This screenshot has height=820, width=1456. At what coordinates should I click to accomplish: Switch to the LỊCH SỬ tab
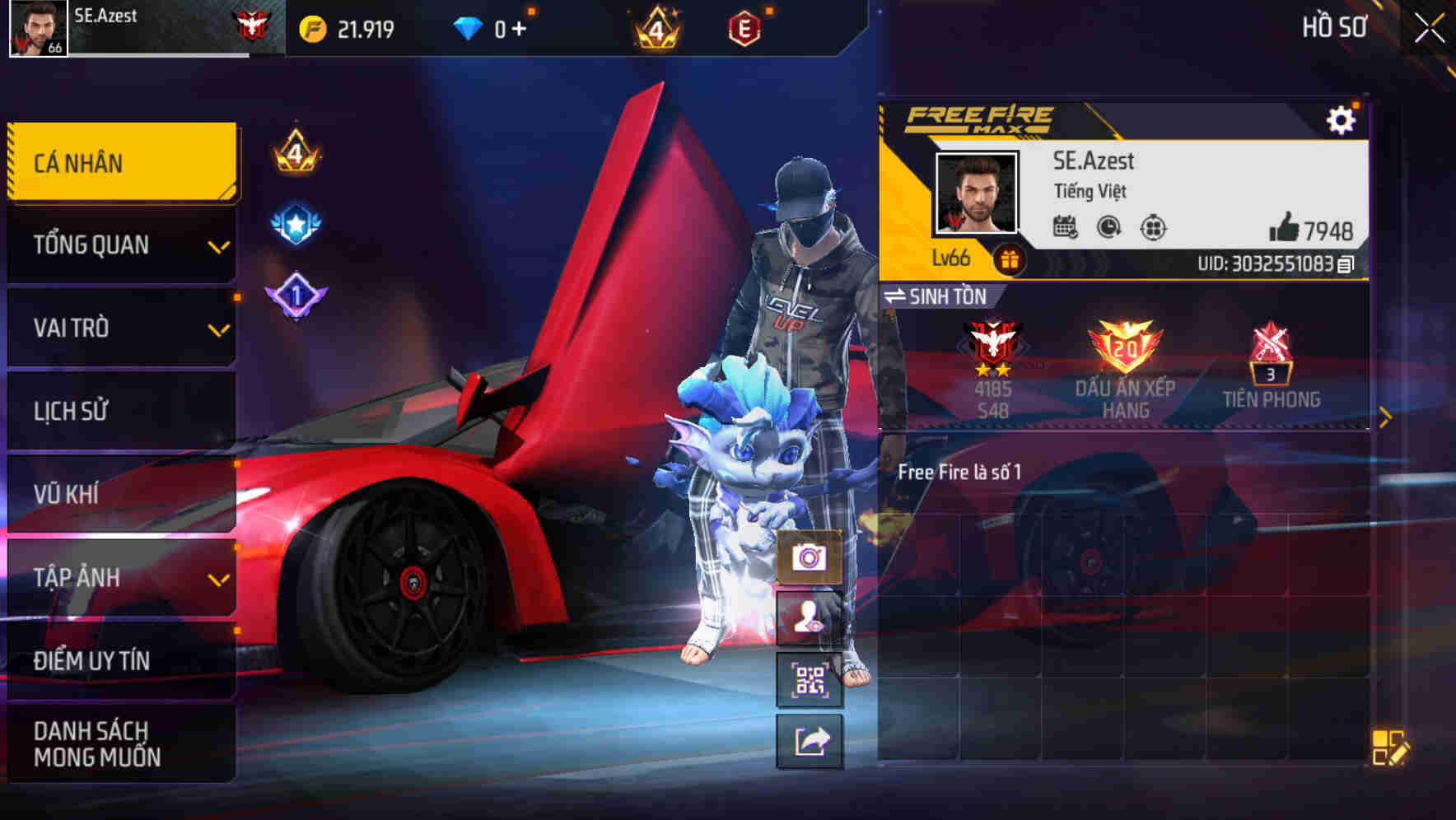[120, 410]
